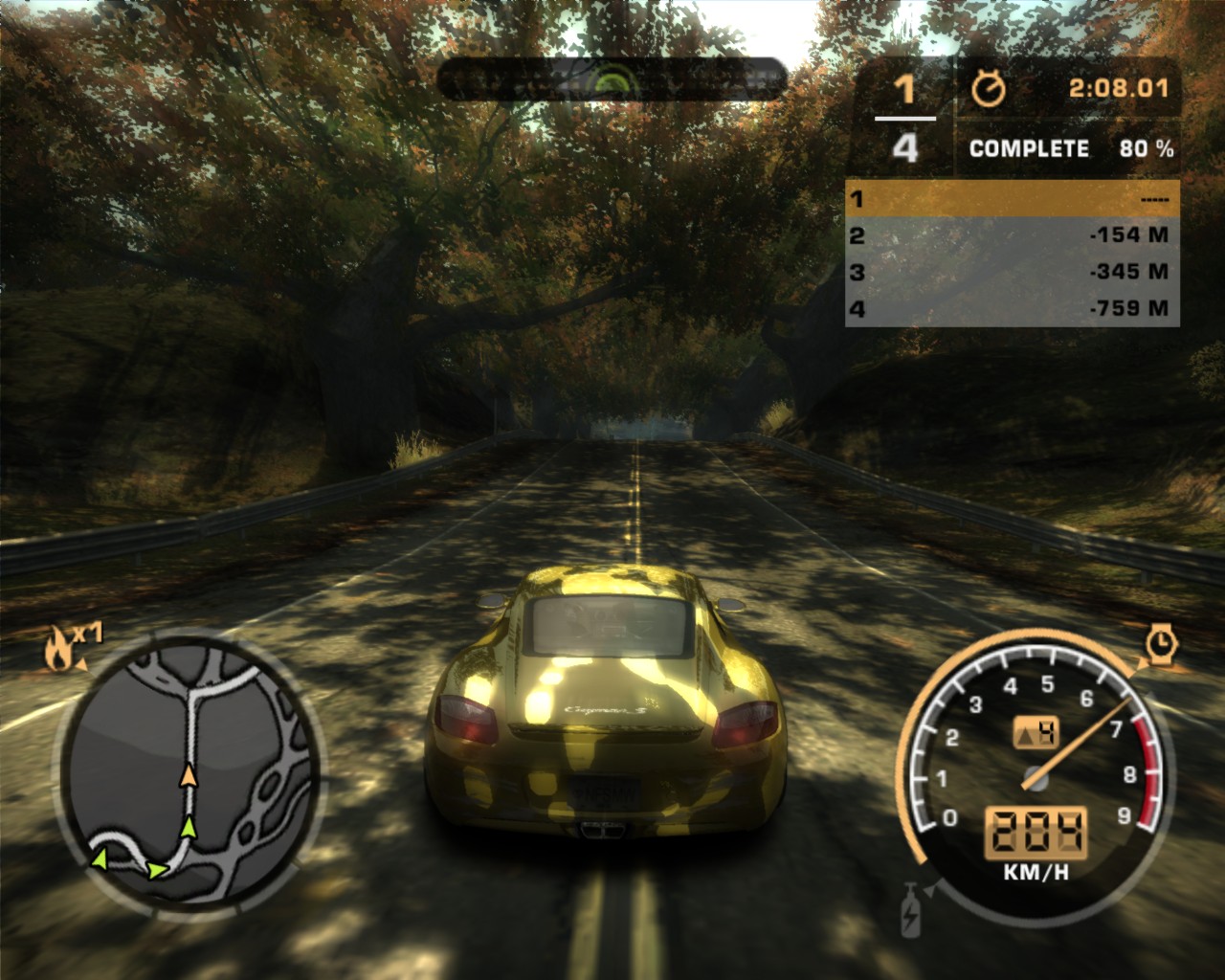The image size is (1225, 980).
Task: Click the speedbreaker stopwatch icon by the tachometer
Action: coord(1161,643)
